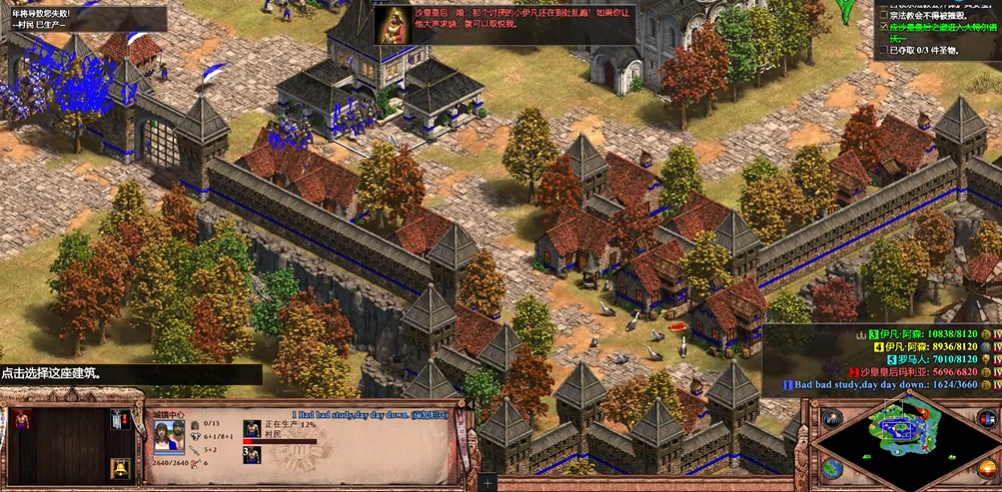Select the 罗马人 player row in scoreboard

(x=938, y=359)
